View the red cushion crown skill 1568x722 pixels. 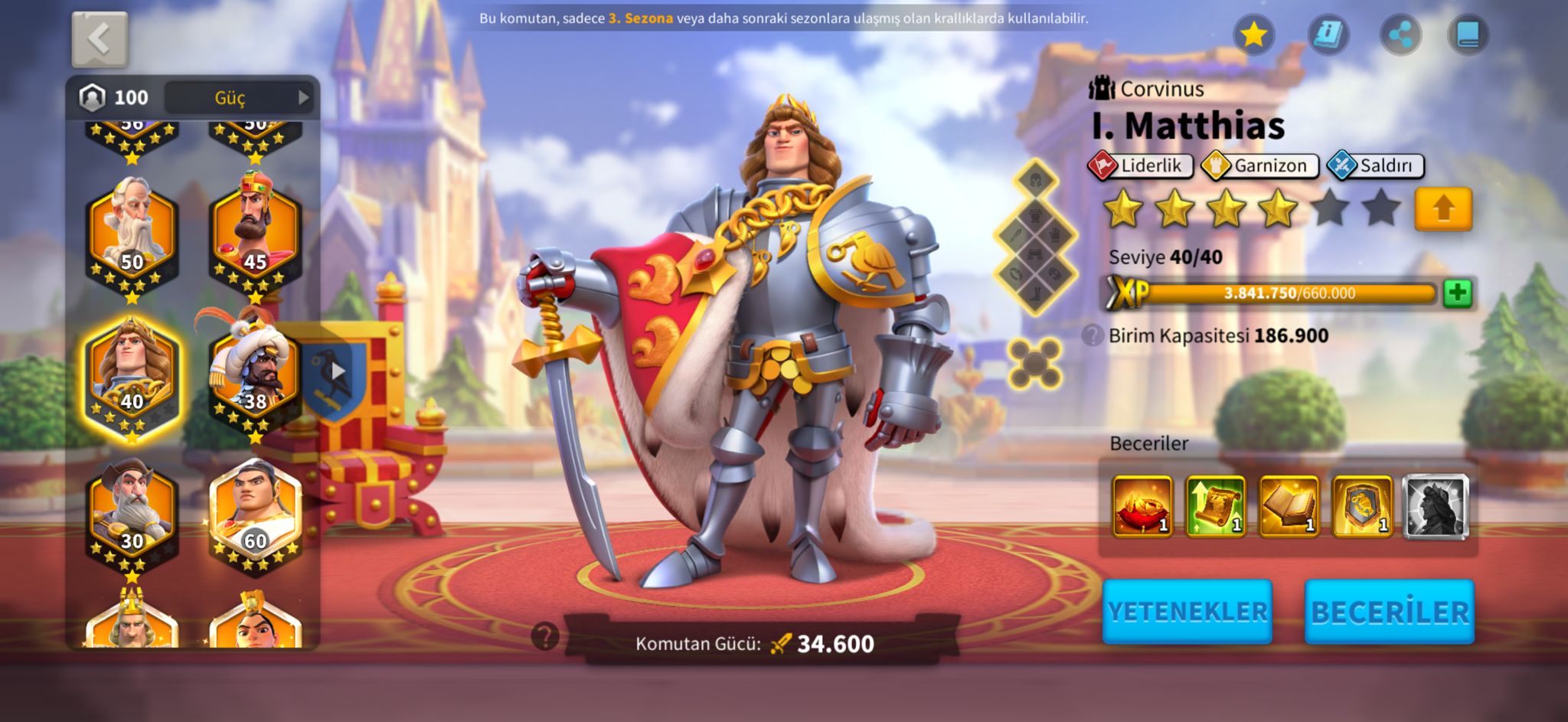point(1142,506)
